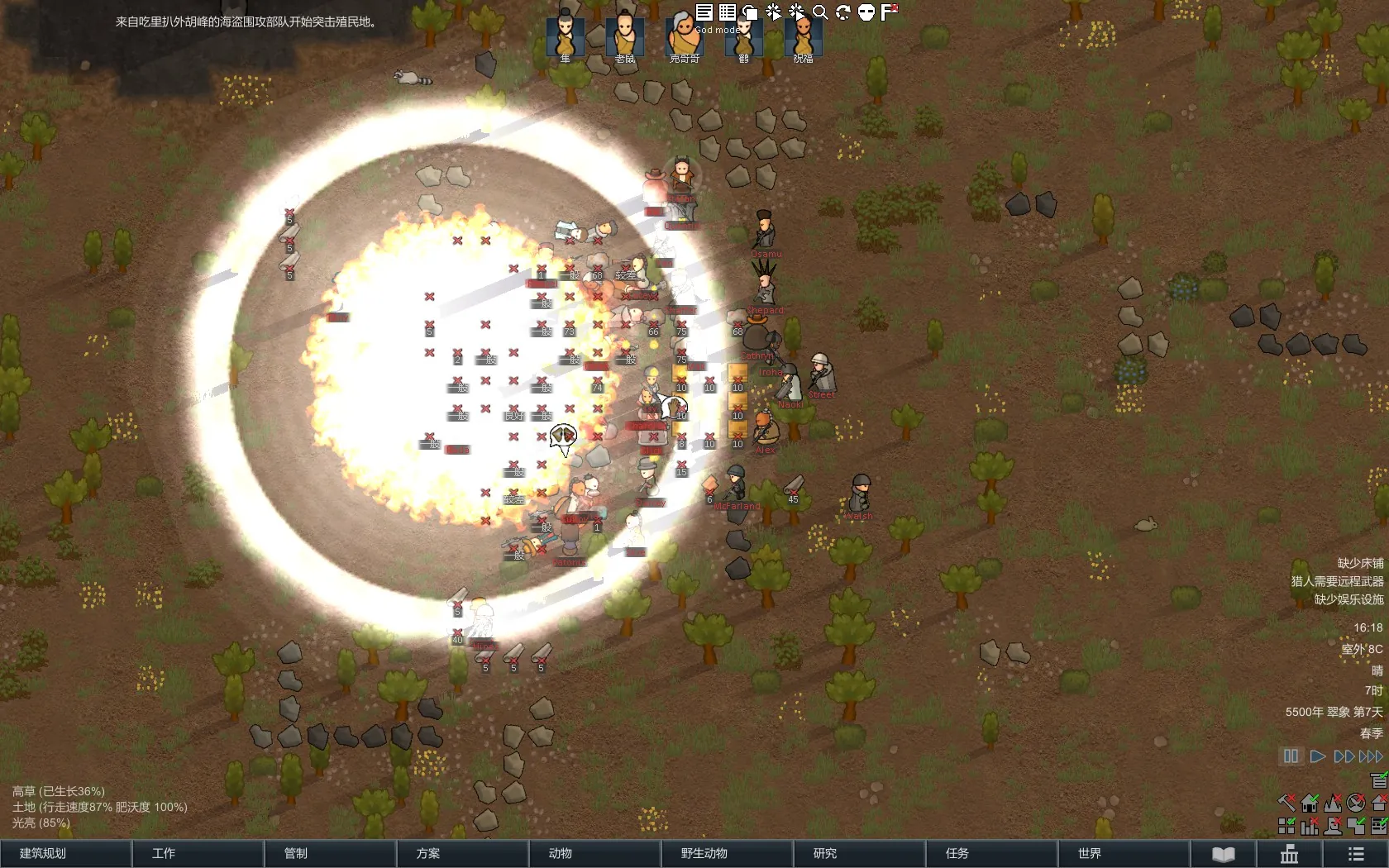
Task: Open the 野生动物 wildlife tab
Action: pos(727,853)
